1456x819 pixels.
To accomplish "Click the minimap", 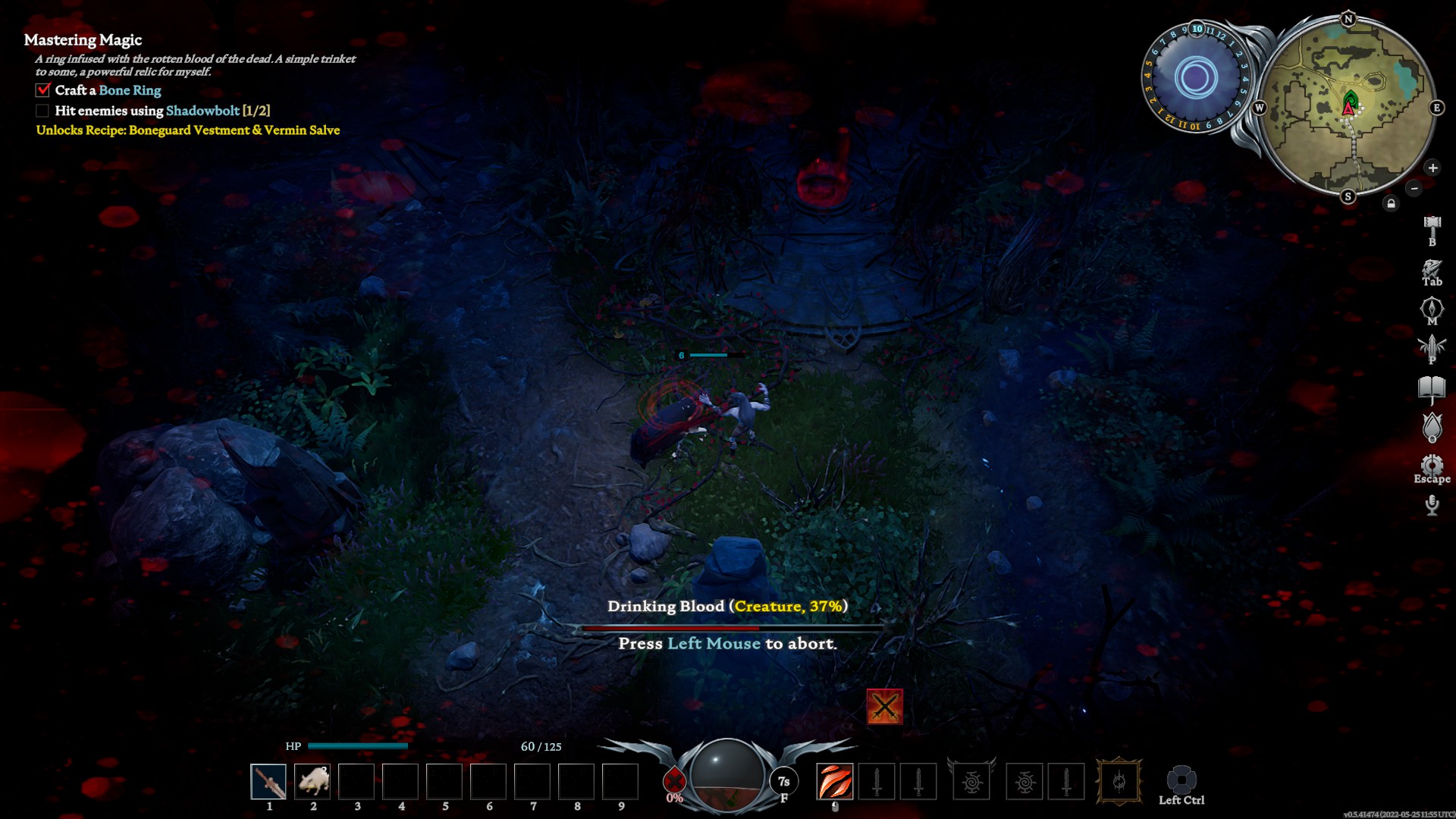I will (x=1348, y=107).
